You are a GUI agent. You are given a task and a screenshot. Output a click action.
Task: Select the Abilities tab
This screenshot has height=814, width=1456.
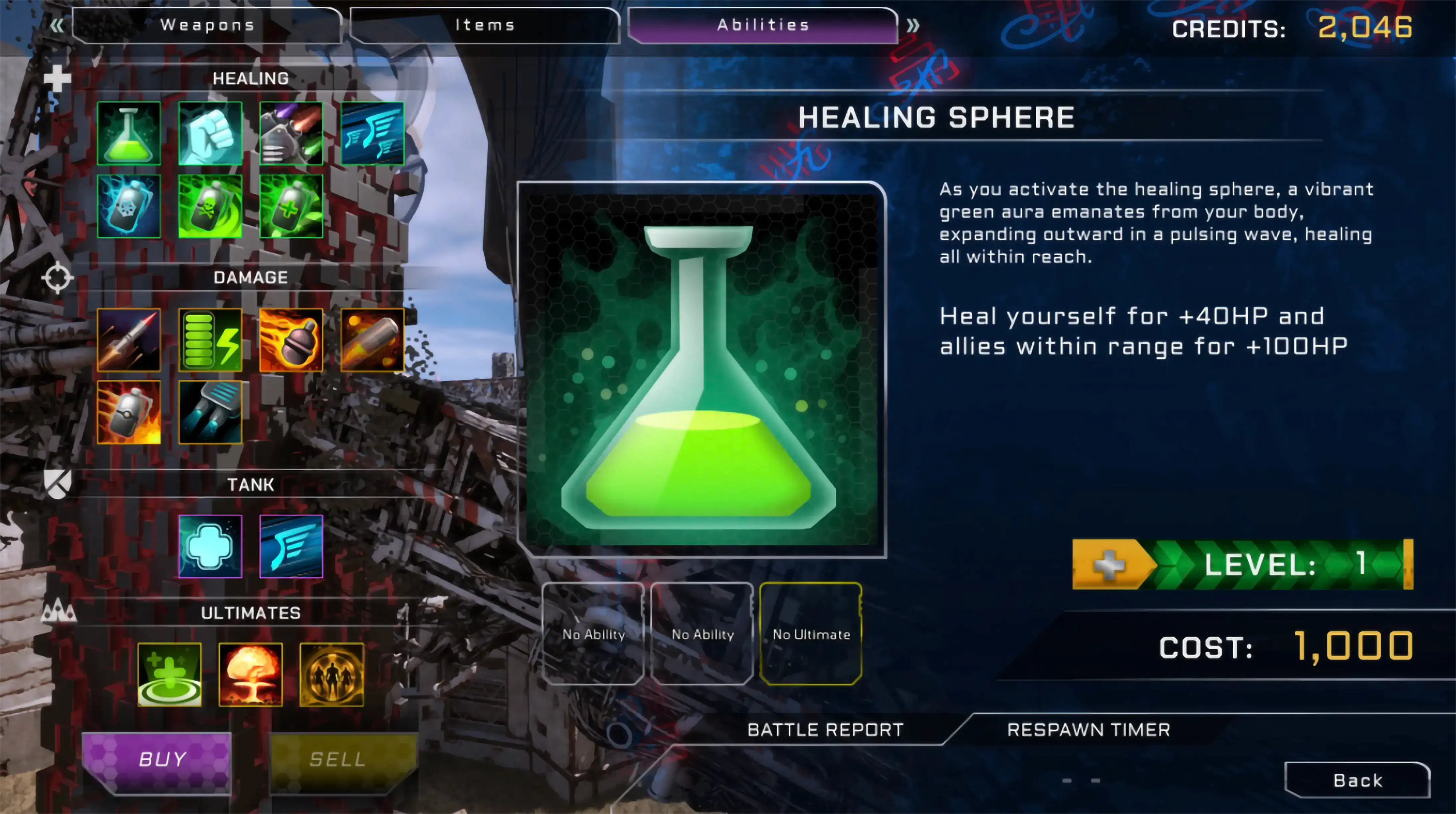pos(763,25)
